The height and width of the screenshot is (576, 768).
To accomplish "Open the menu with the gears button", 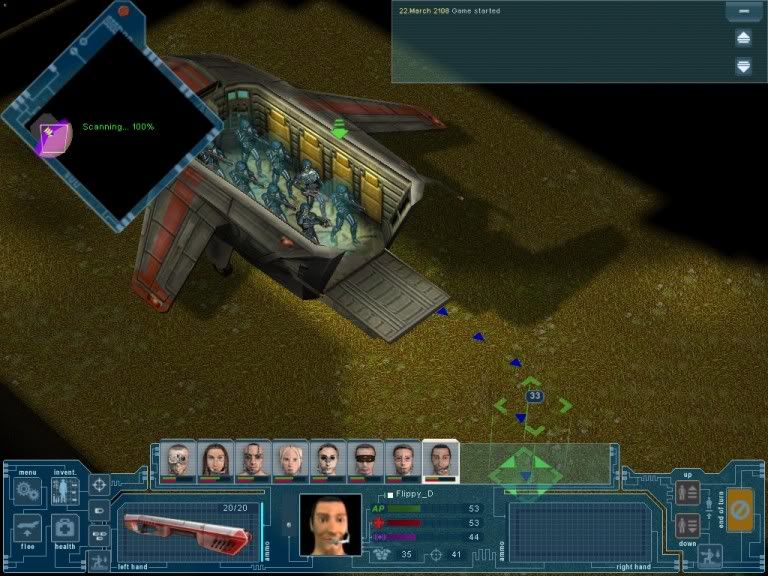I will (x=25, y=492).
